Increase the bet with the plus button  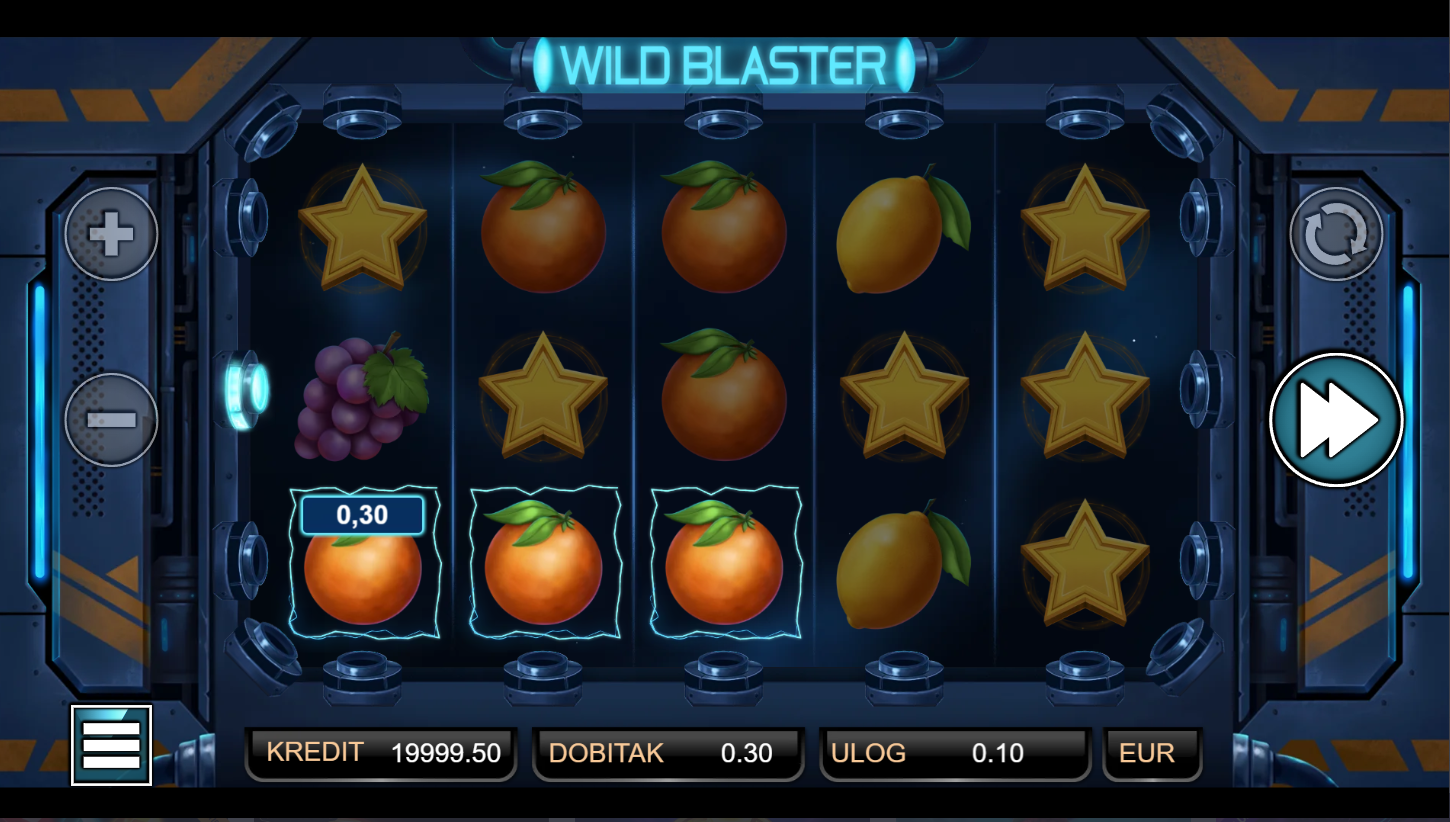111,235
